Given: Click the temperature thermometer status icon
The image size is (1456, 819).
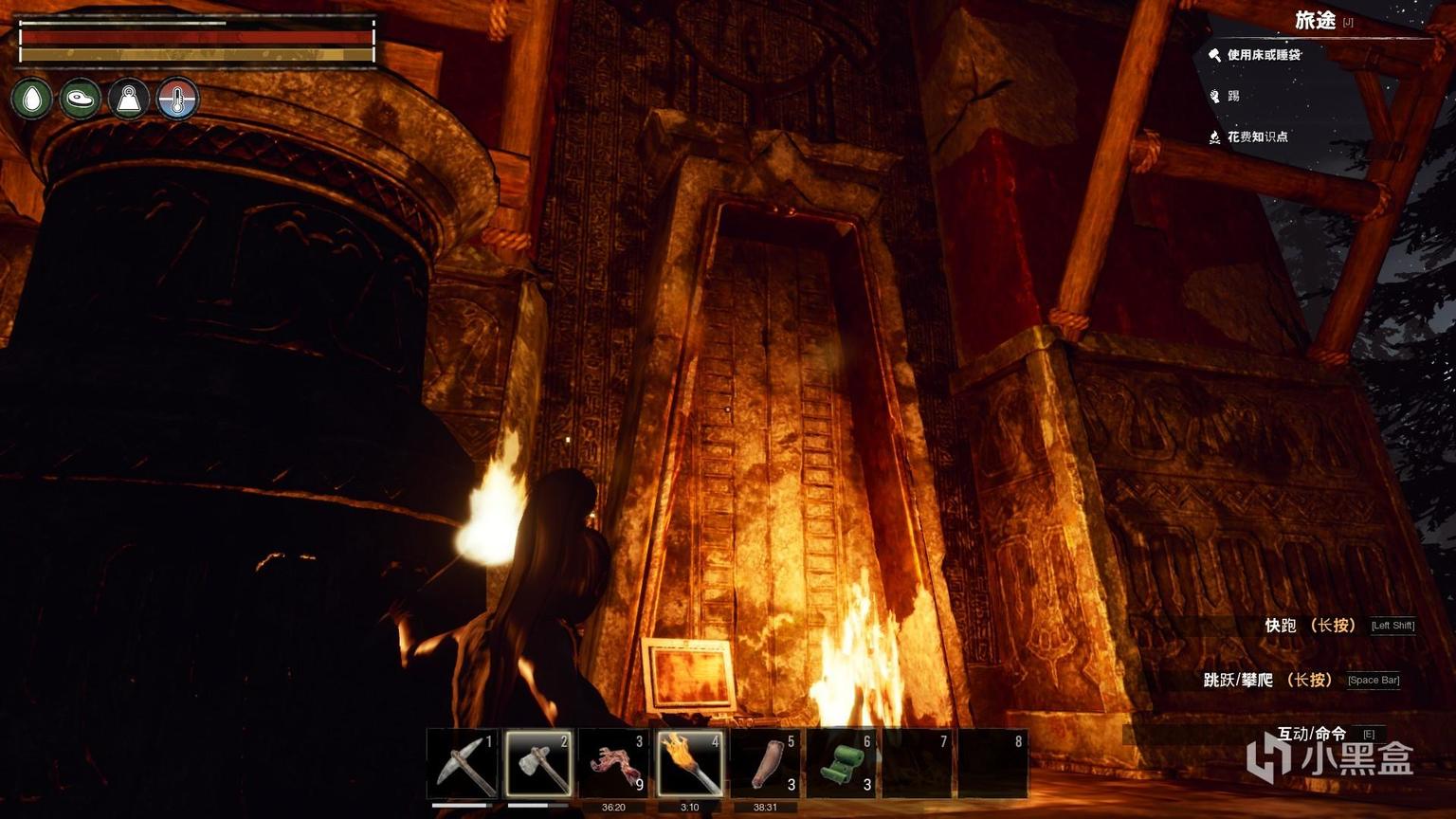Looking at the screenshot, I should [x=177, y=99].
